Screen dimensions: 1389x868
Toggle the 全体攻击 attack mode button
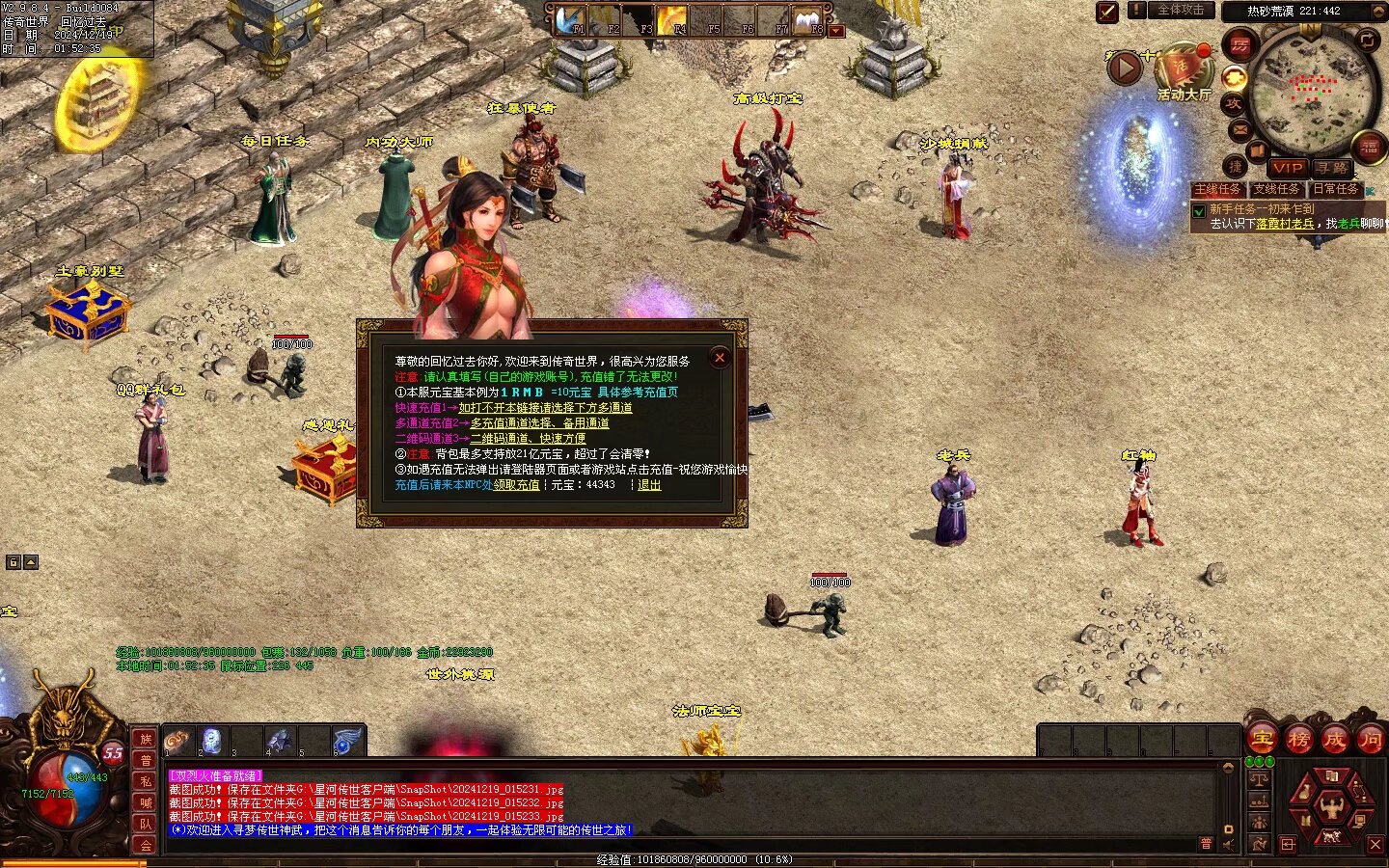1181,11
